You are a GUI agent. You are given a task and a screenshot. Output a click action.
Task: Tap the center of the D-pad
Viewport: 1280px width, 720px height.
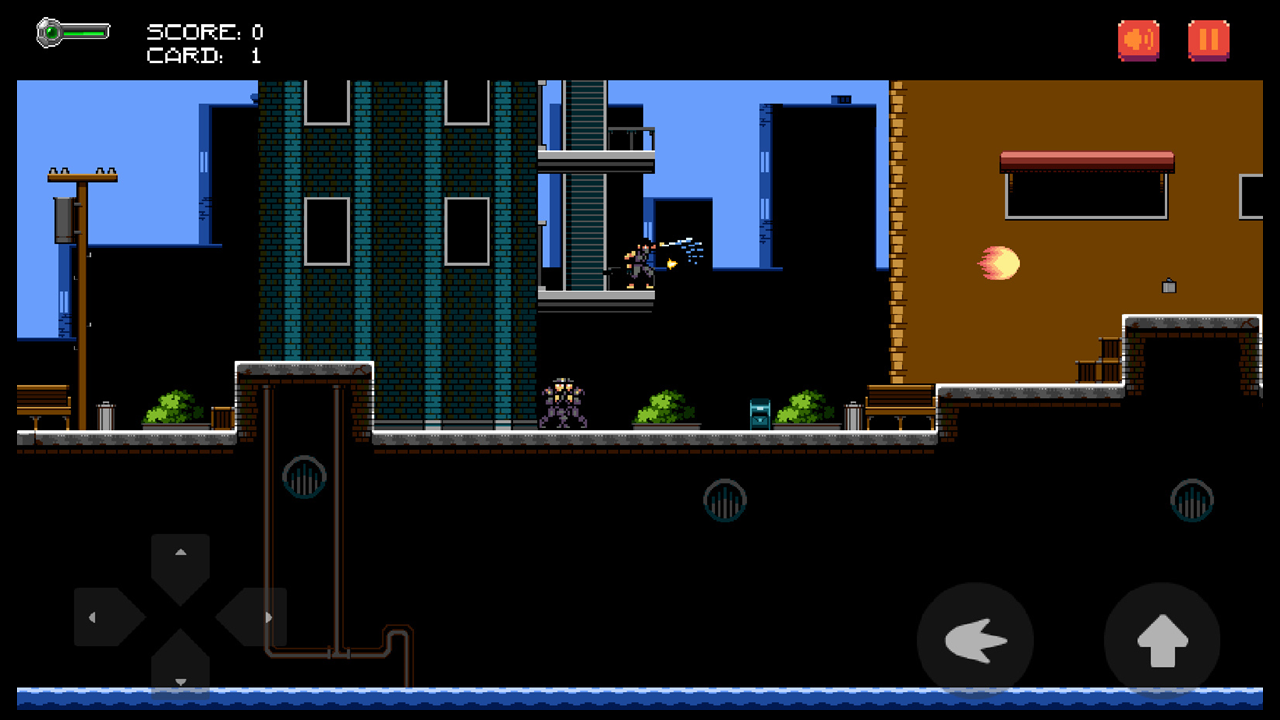point(181,615)
